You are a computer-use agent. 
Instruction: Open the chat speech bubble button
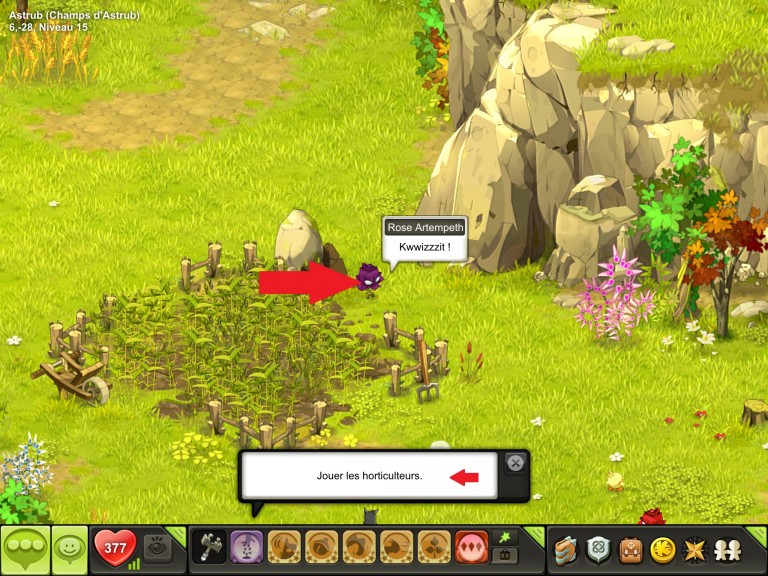tap(25, 548)
